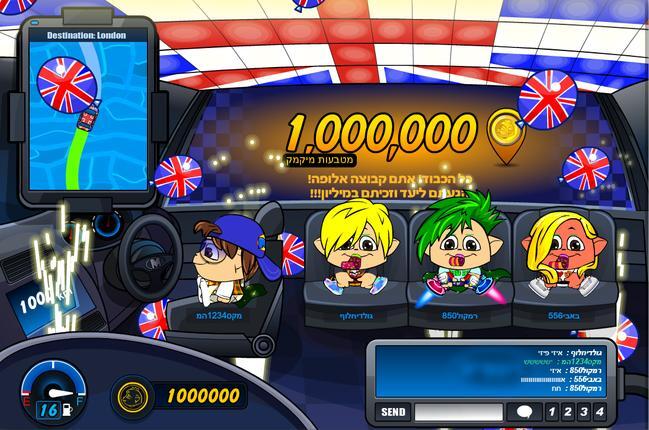Screen dimensions: 649x430
Task: Select chat preset button 2
Action: click(566, 412)
